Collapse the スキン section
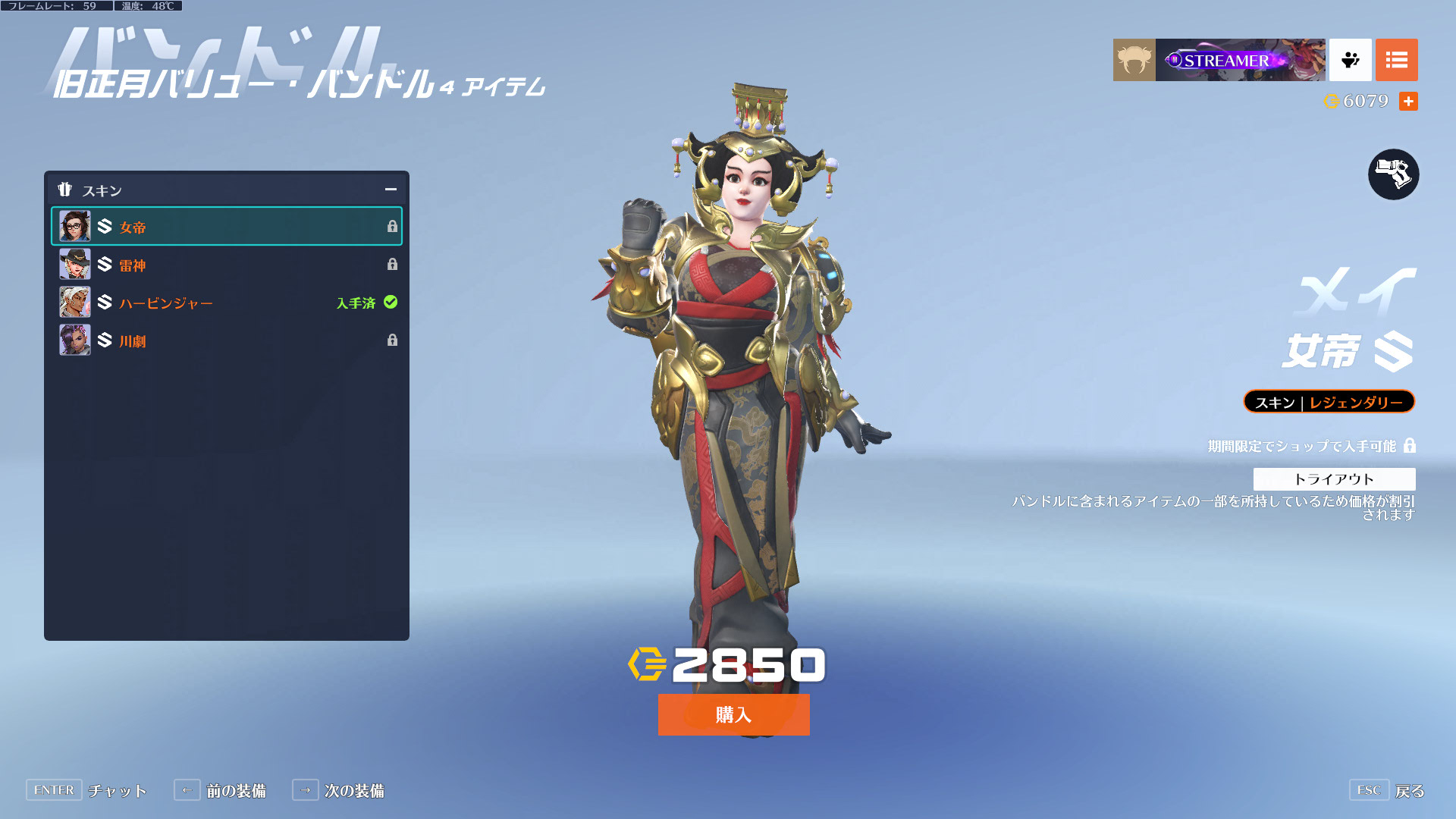The width and height of the screenshot is (1456, 819). tap(391, 190)
